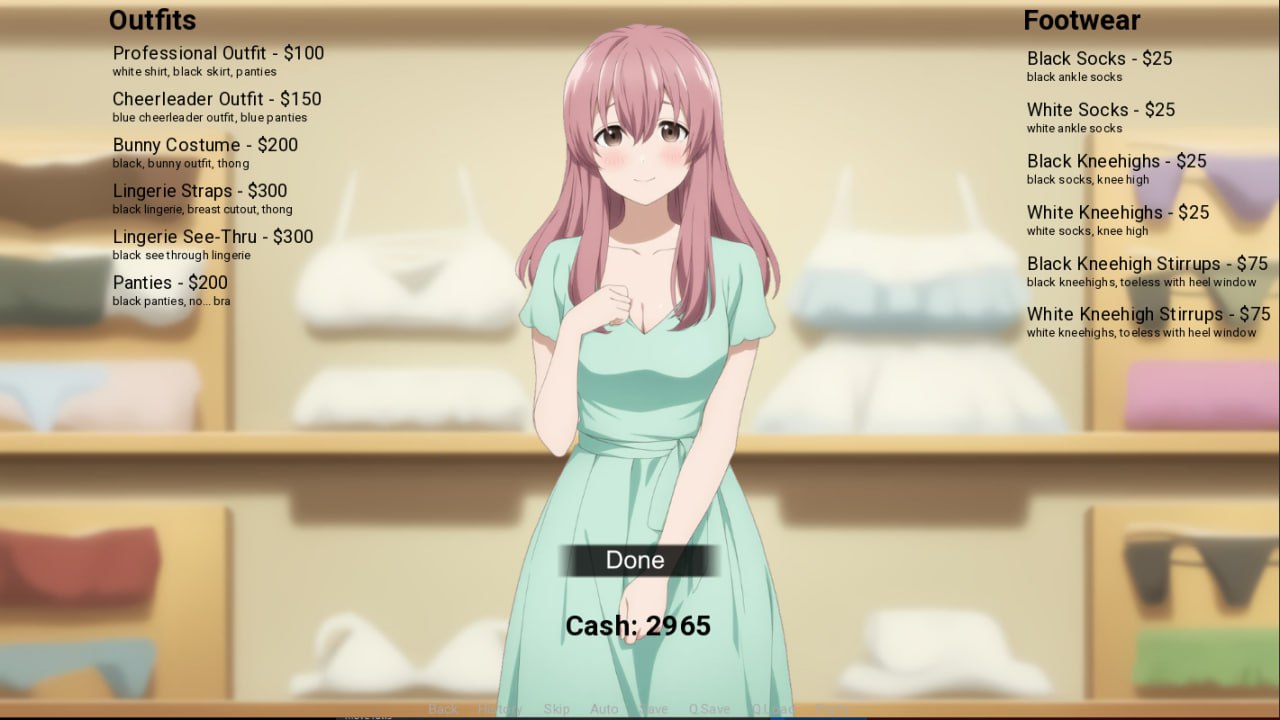1280x720 pixels.
Task: Choose the Lingerie See-Thru option
Action: point(212,237)
